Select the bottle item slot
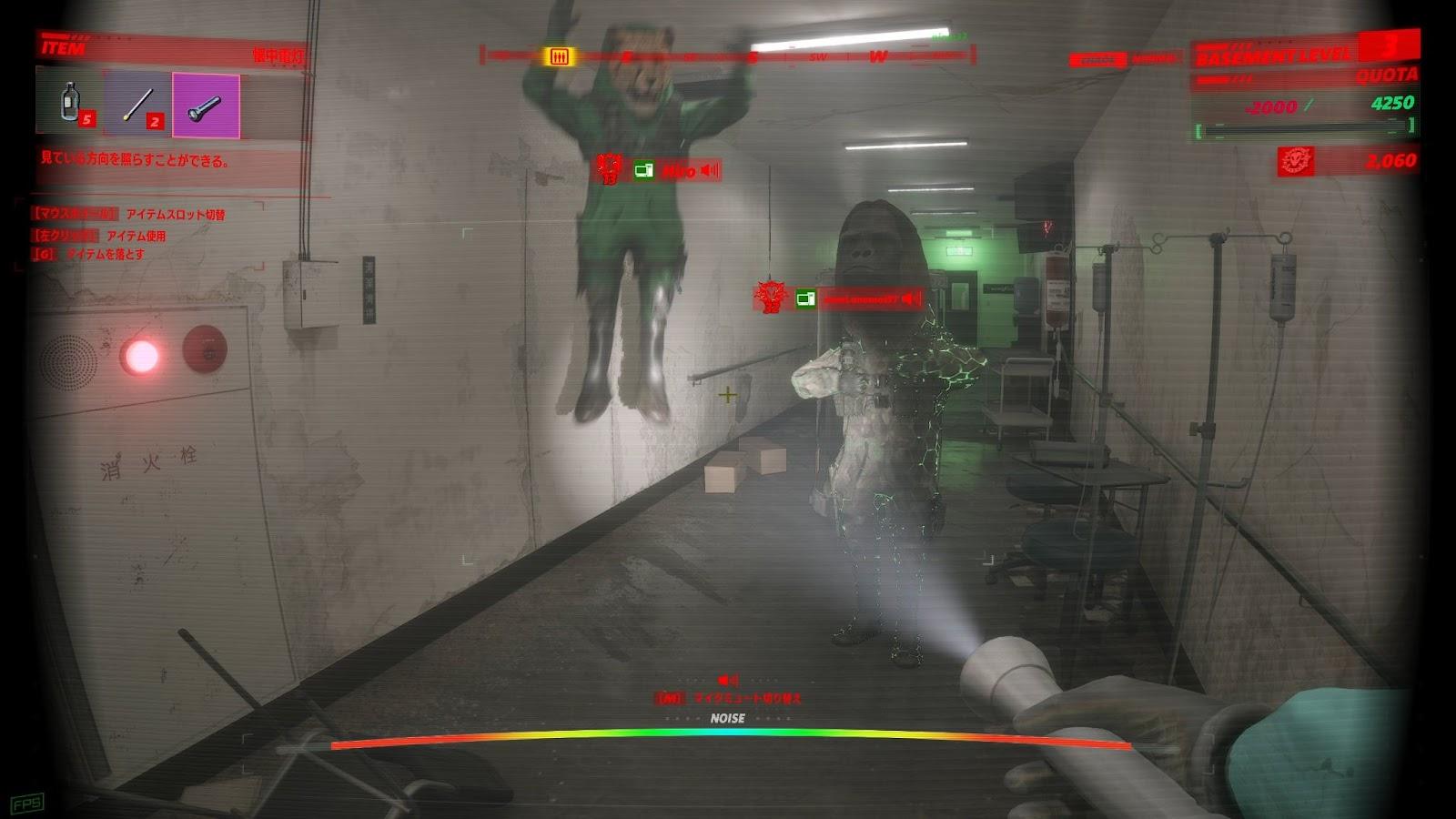 [69, 102]
